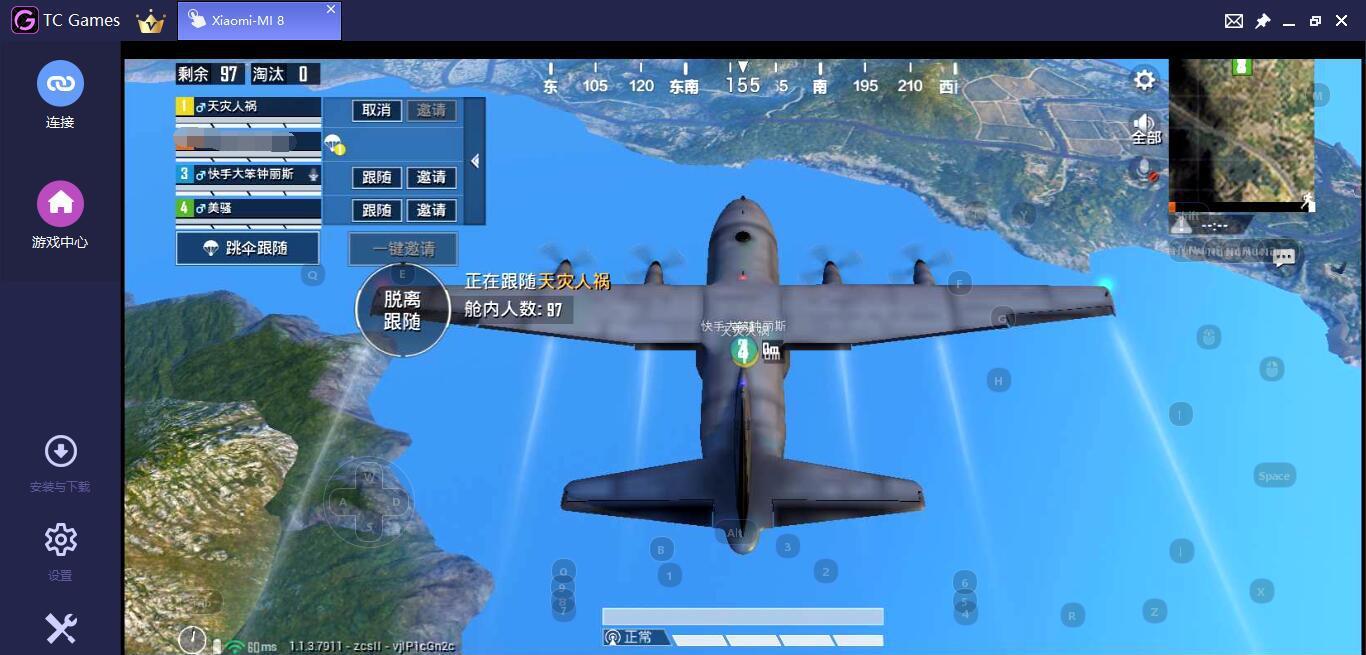Collapse the team follow panel arrow
The width and height of the screenshot is (1366, 655).
(x=475, y=161)
